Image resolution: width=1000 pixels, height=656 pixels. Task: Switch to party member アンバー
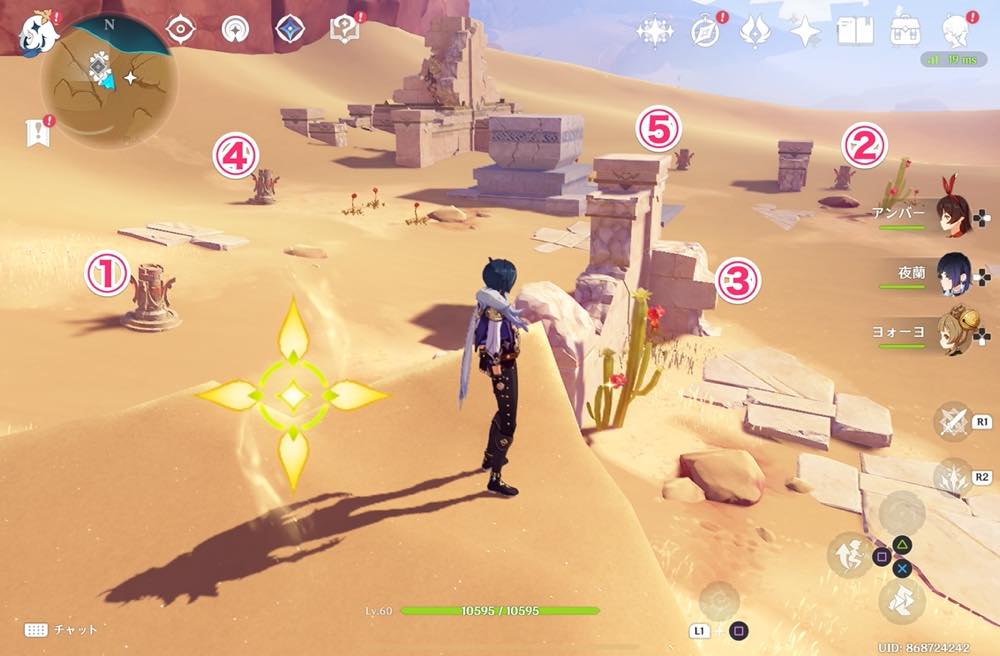tap(953, 215)
